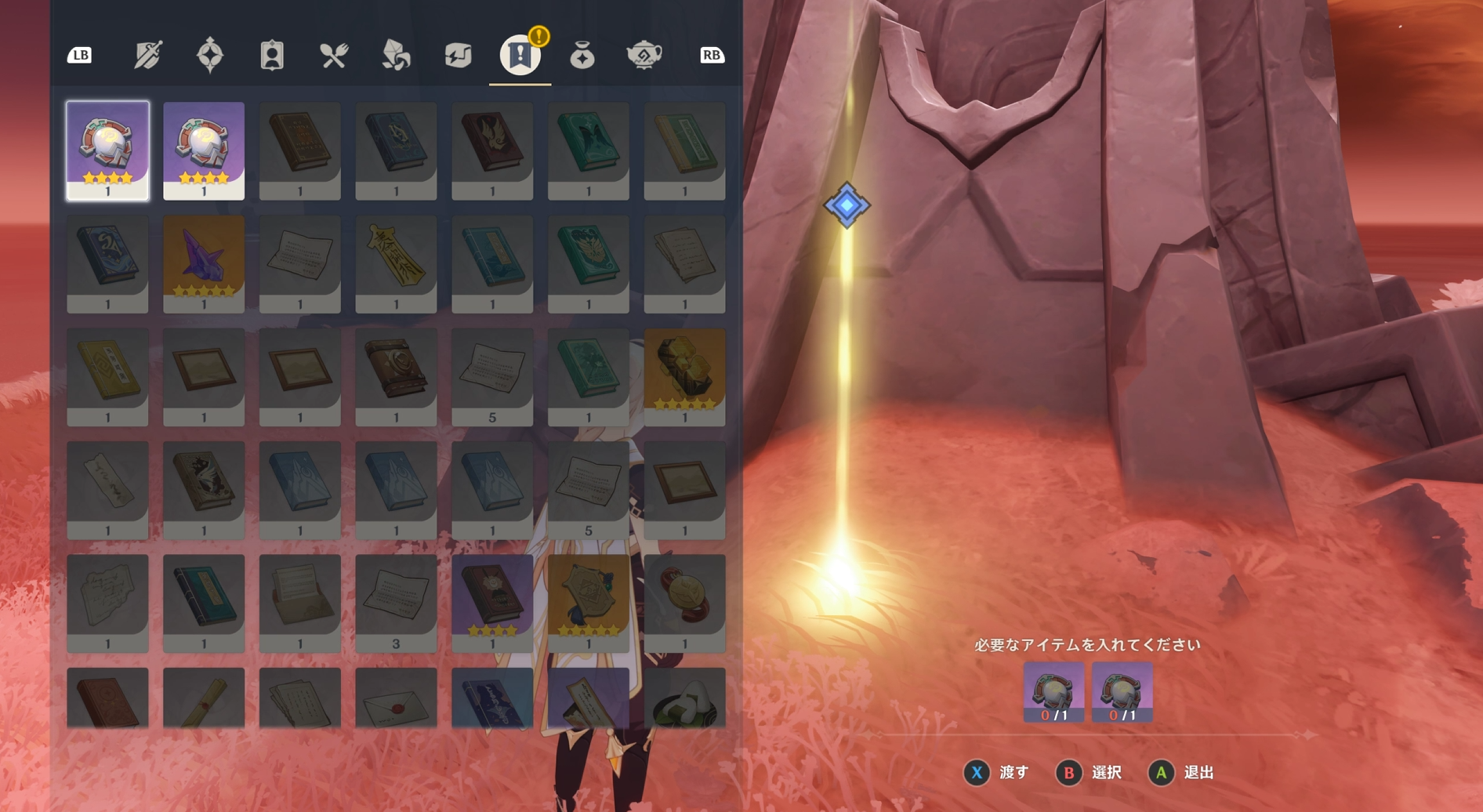
Task: Click the RB shoulder button prompt
Action: pos(712,55)
